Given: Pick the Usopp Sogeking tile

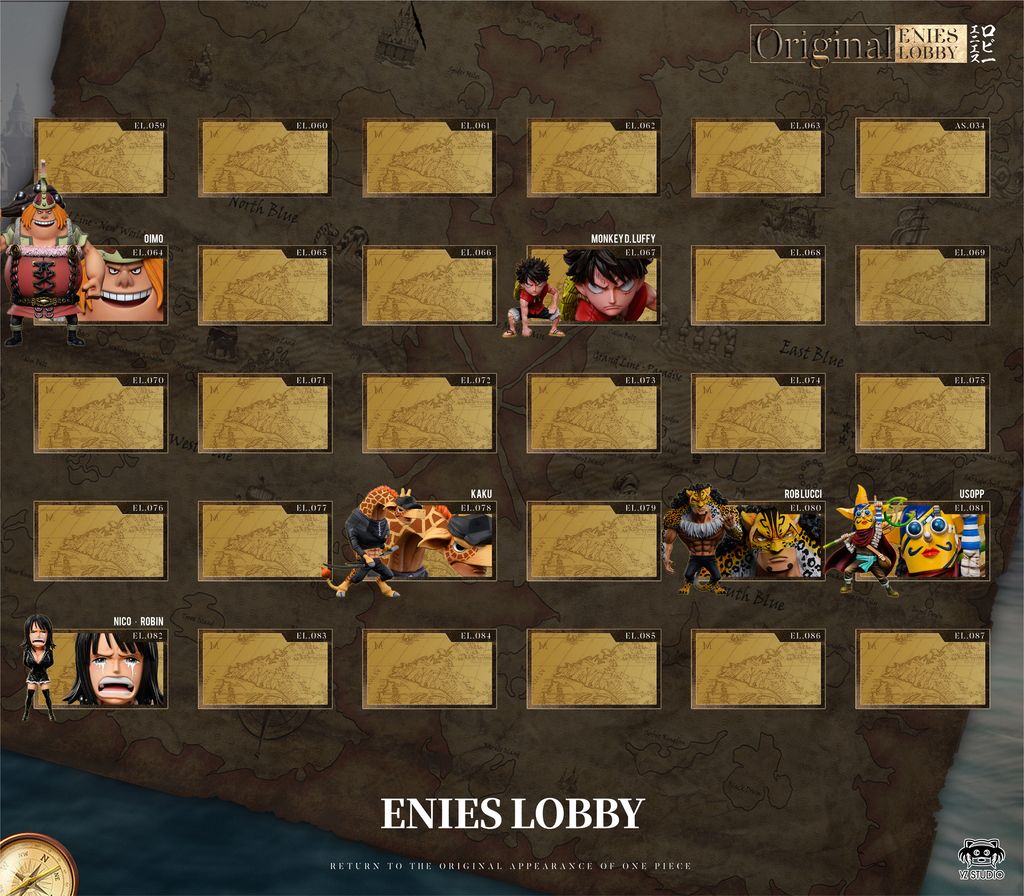Looking at the screenshot, I should pyautogui.click(x=922, y=541).
